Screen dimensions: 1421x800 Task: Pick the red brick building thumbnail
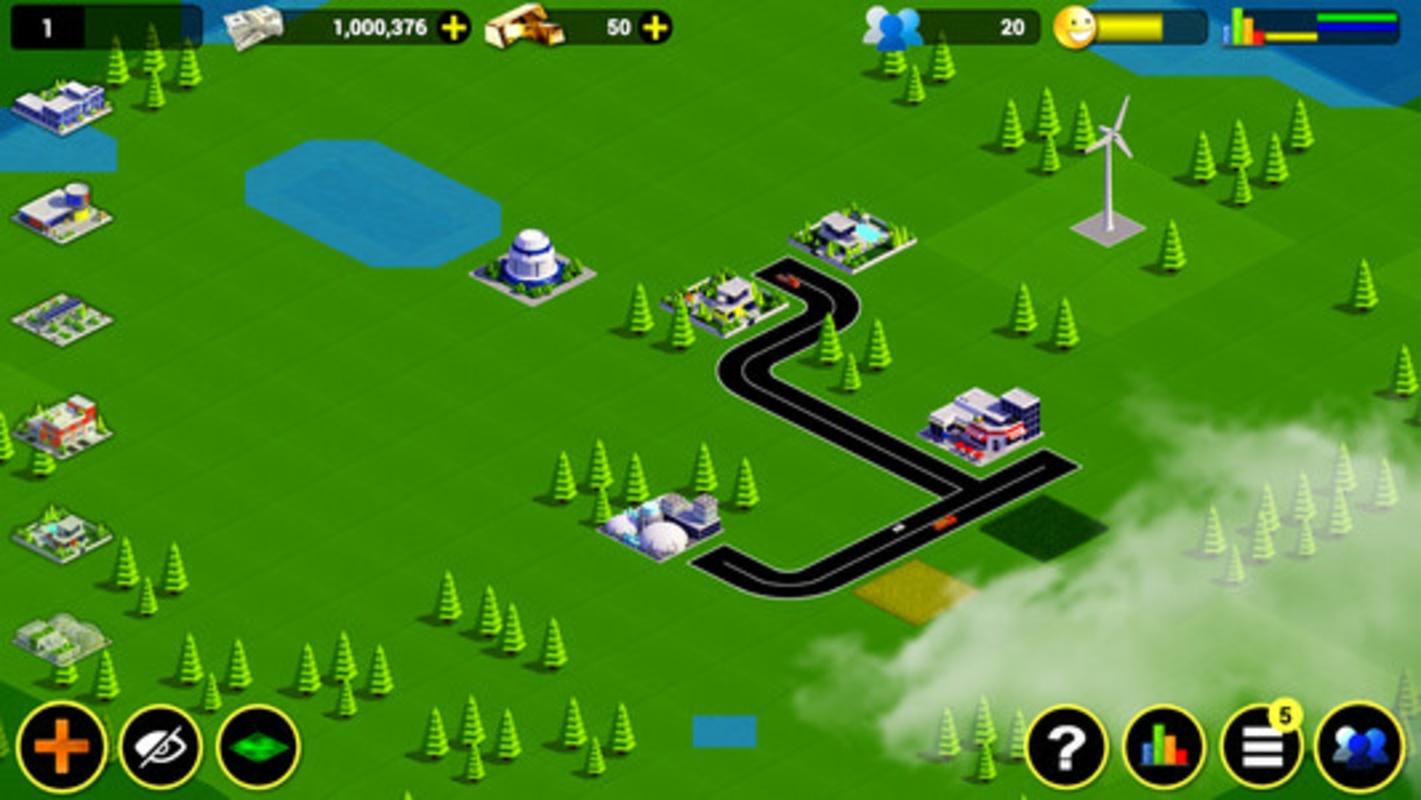coord(62,425)
